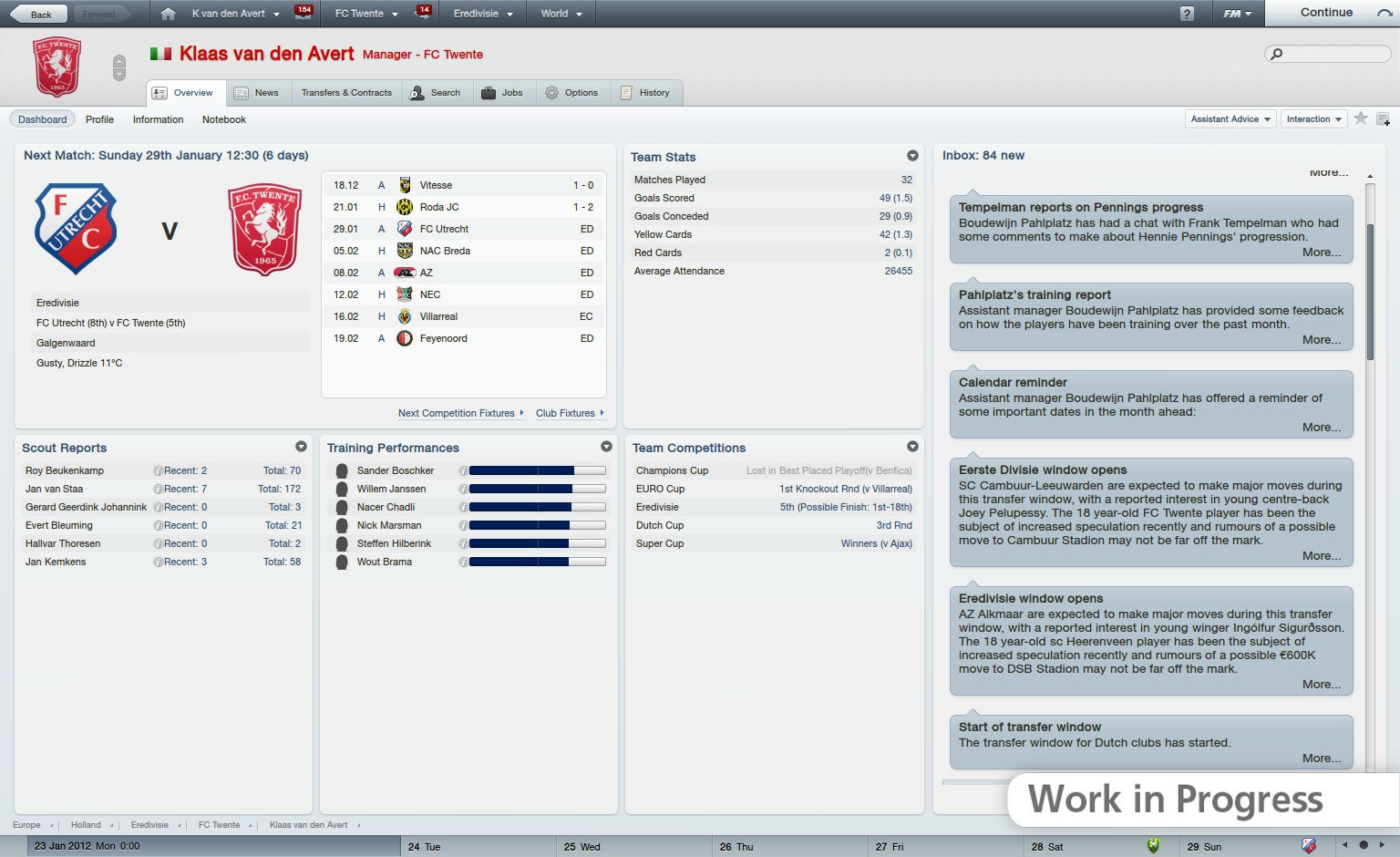Open the Assistant Advice dropdown

(1230, 119)
